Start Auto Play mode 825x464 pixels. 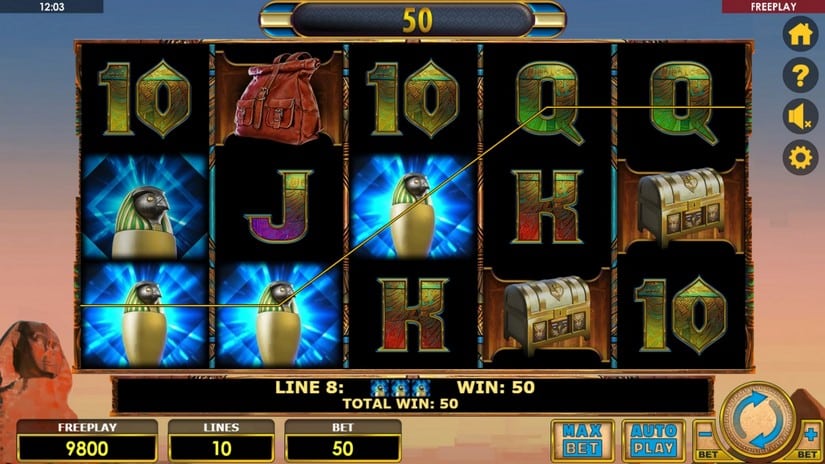pos(652,440)
